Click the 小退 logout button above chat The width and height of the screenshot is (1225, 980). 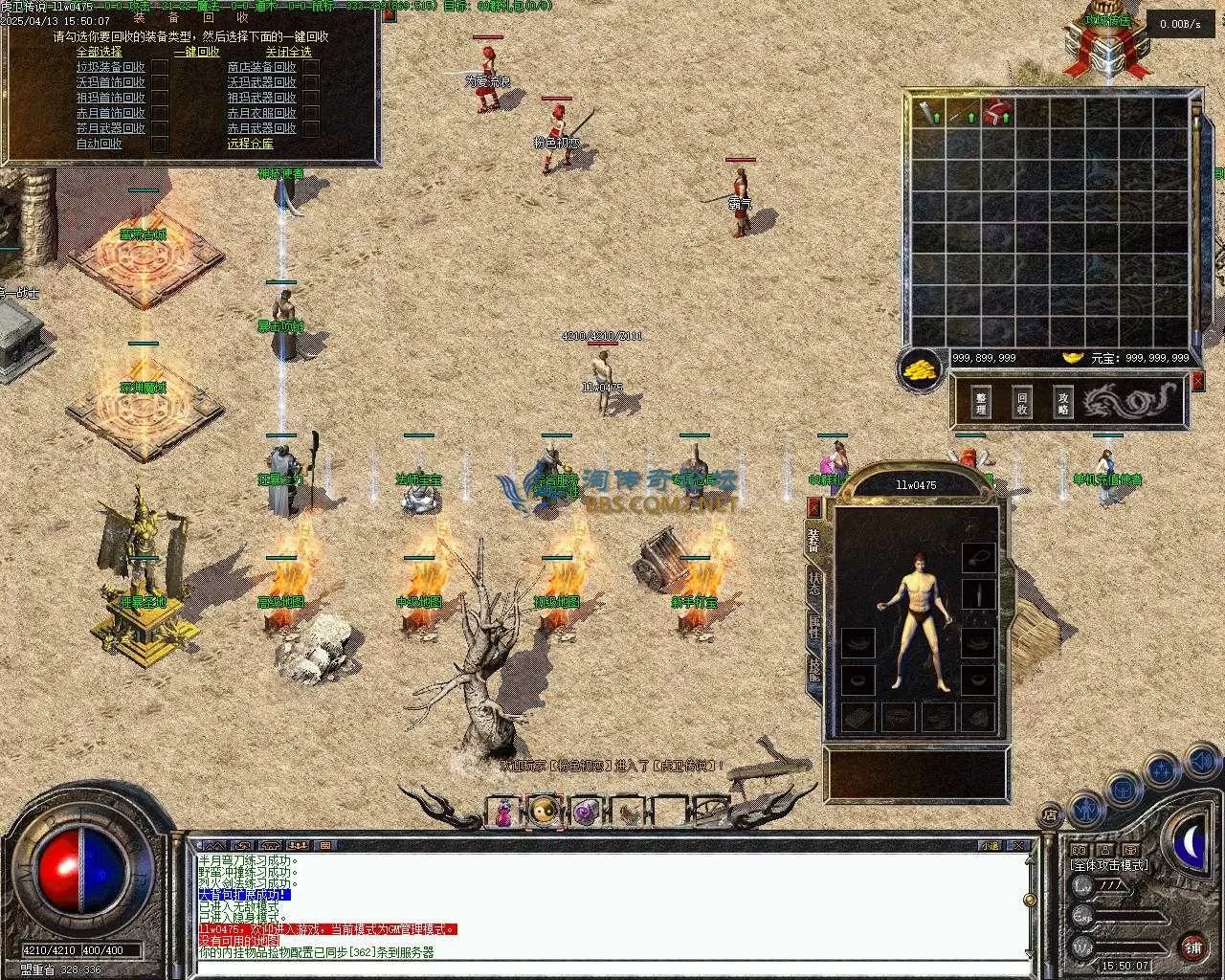[x=989, y=845]
